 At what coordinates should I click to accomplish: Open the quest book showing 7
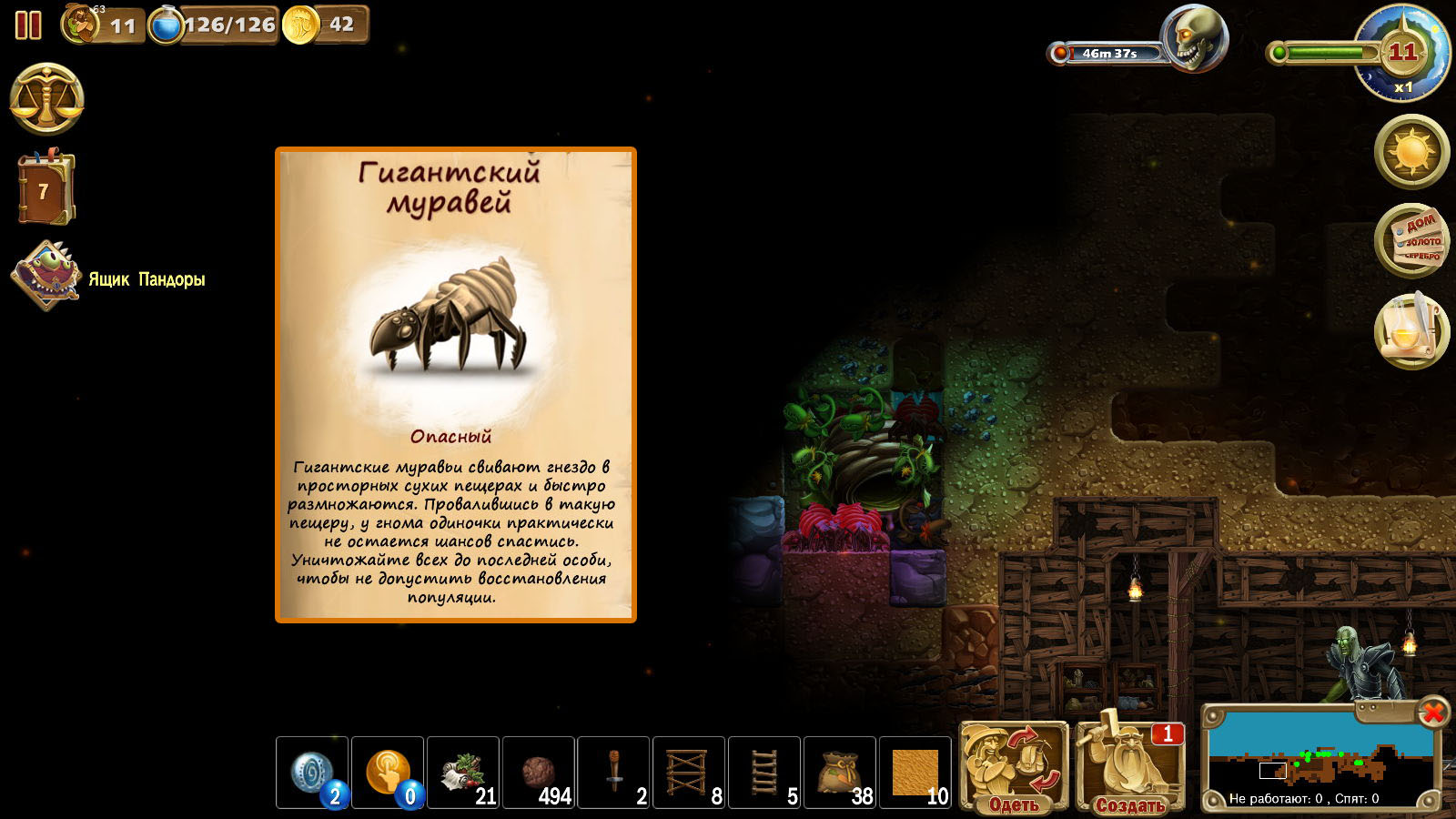pos(45,189)
